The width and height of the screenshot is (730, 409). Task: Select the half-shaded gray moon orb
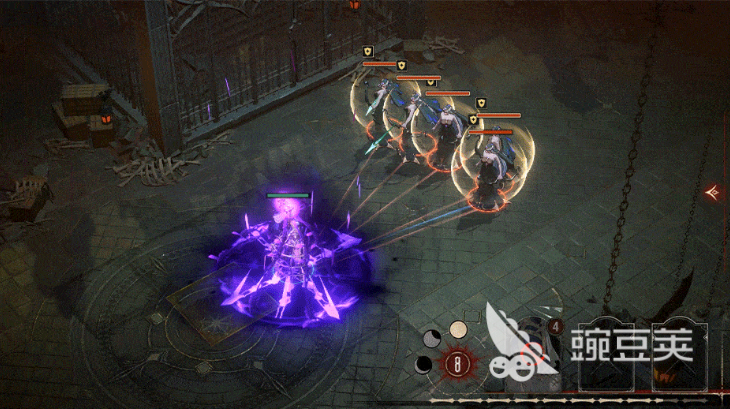click(x=432, y=337)
